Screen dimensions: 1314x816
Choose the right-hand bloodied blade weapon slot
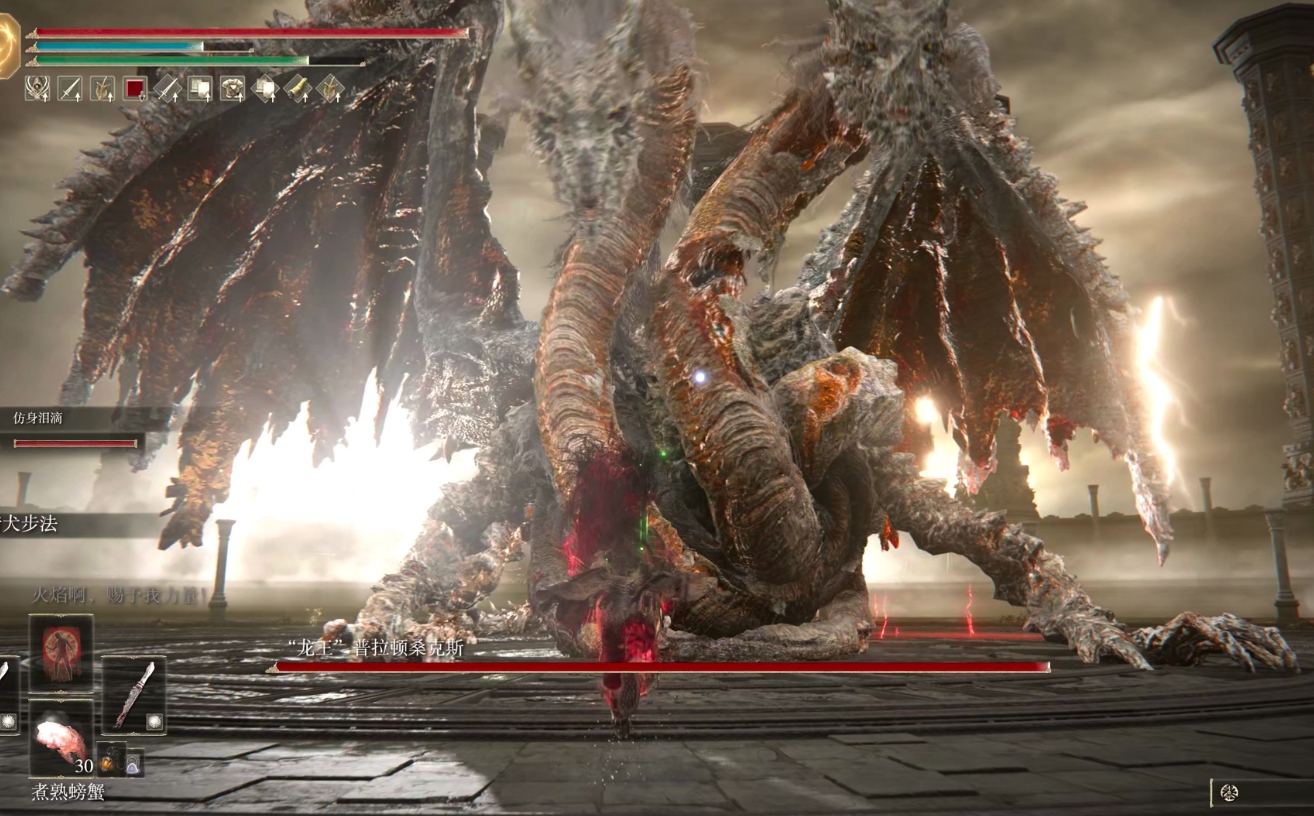[x=134, y=694]
